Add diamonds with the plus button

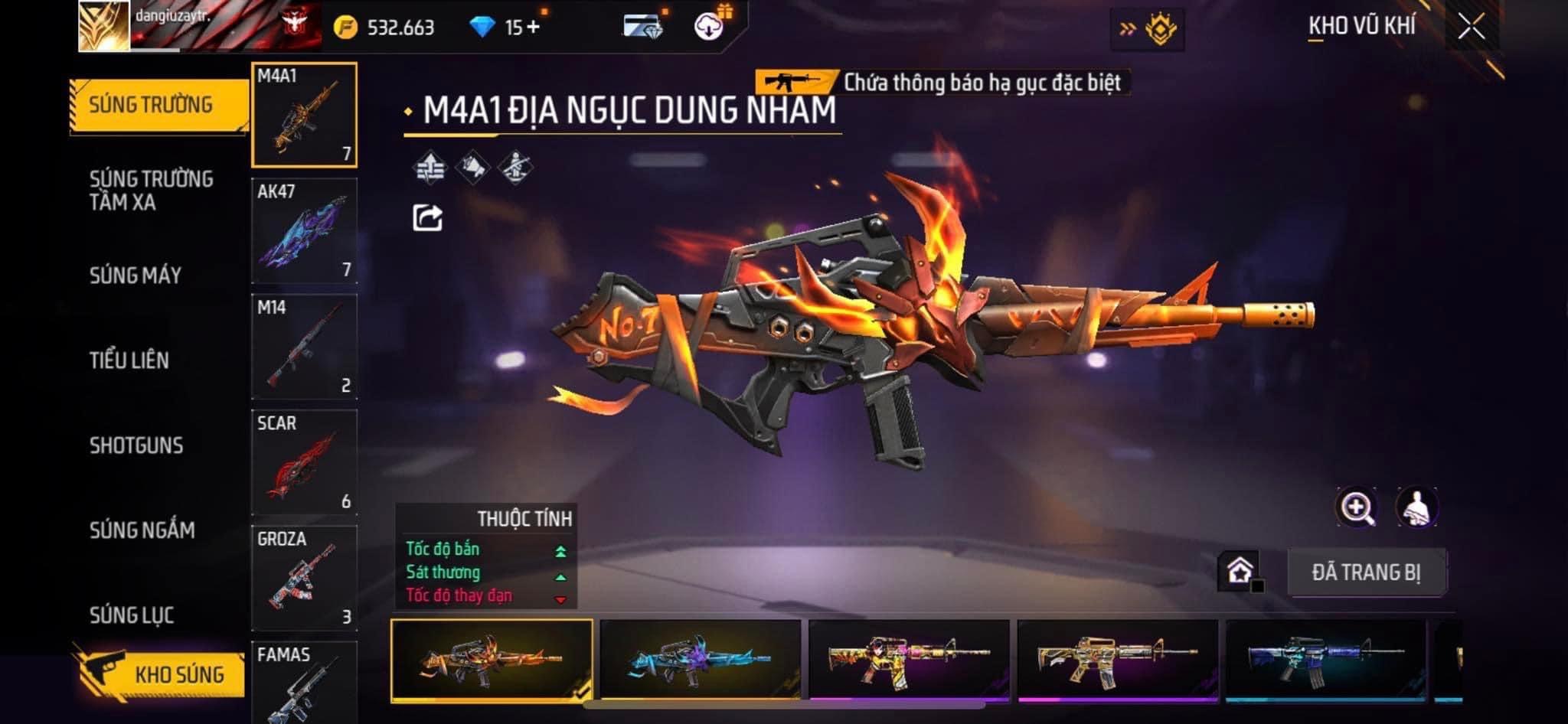point(533,28)
